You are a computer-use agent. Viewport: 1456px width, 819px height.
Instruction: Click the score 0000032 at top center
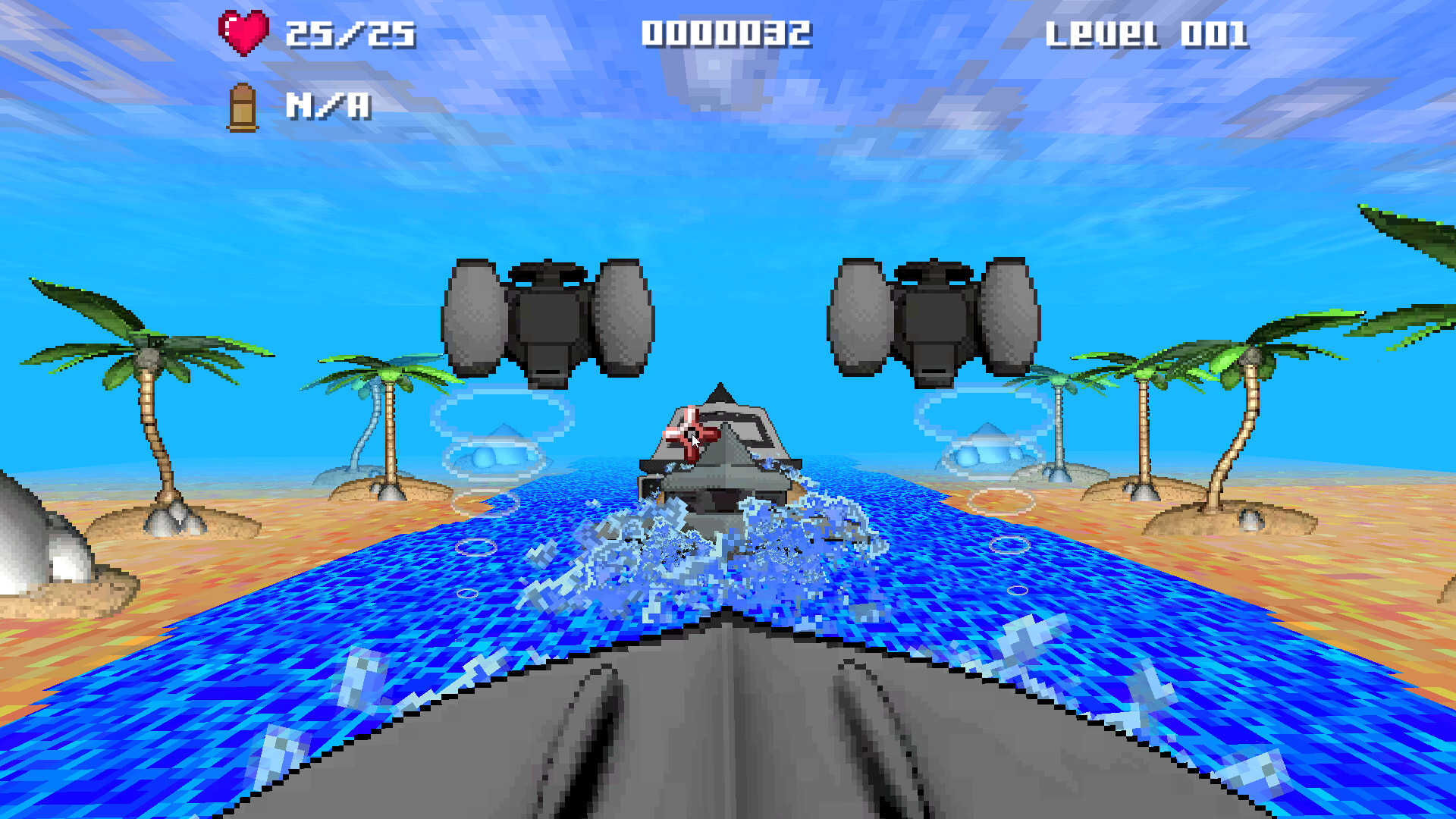(x=726, y=32)
